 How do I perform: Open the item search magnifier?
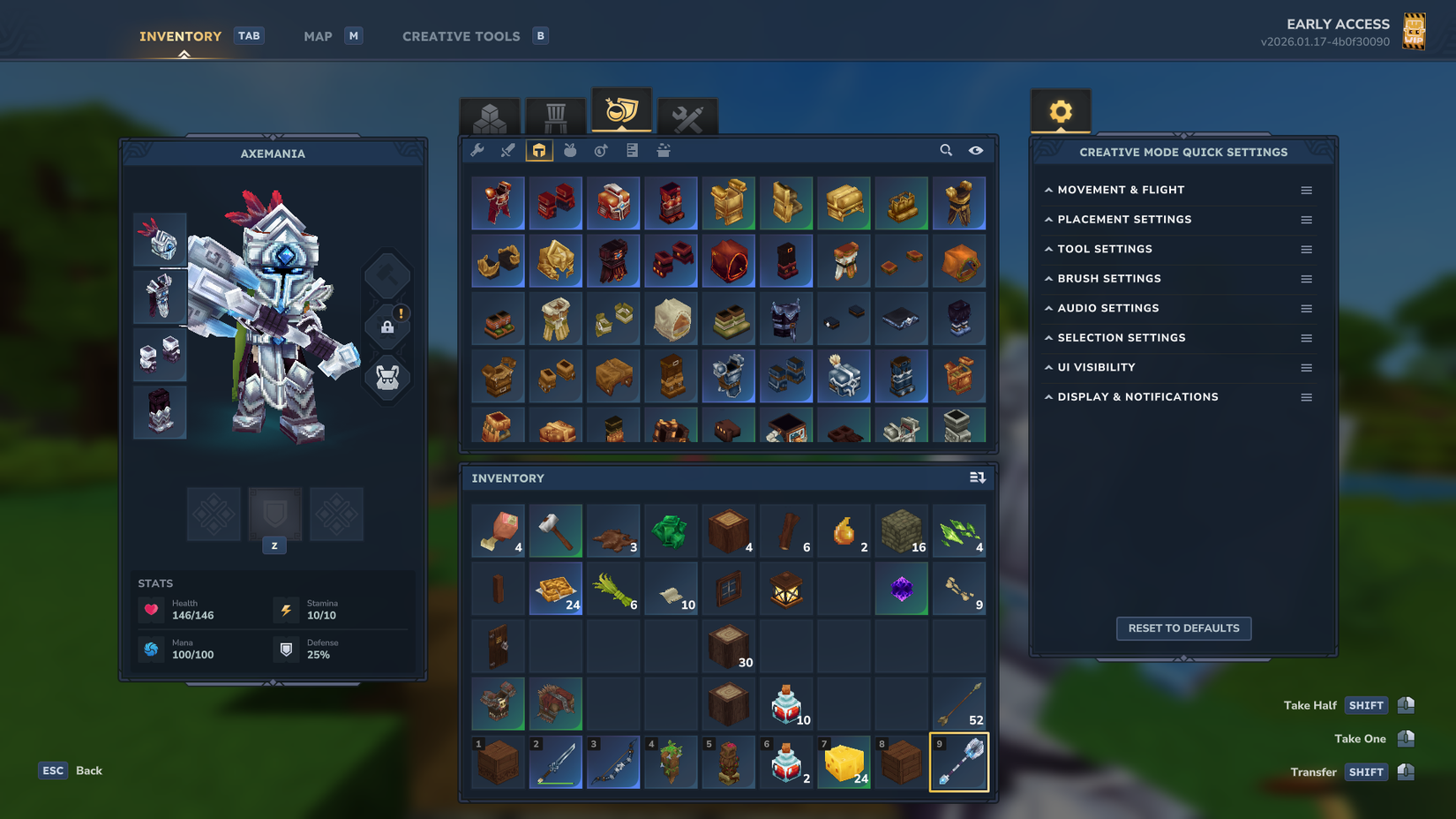946,151
